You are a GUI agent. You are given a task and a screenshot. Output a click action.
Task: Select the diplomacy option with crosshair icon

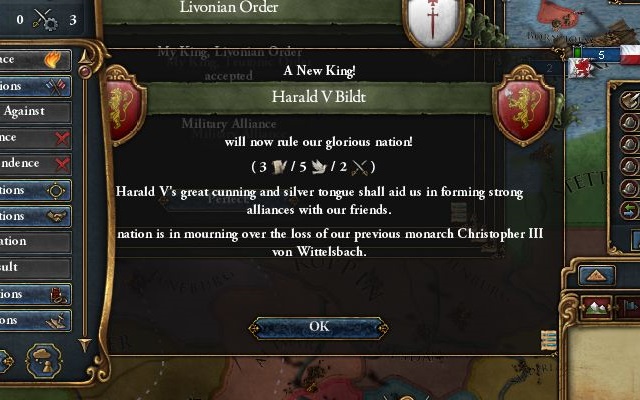coord(35,190)
